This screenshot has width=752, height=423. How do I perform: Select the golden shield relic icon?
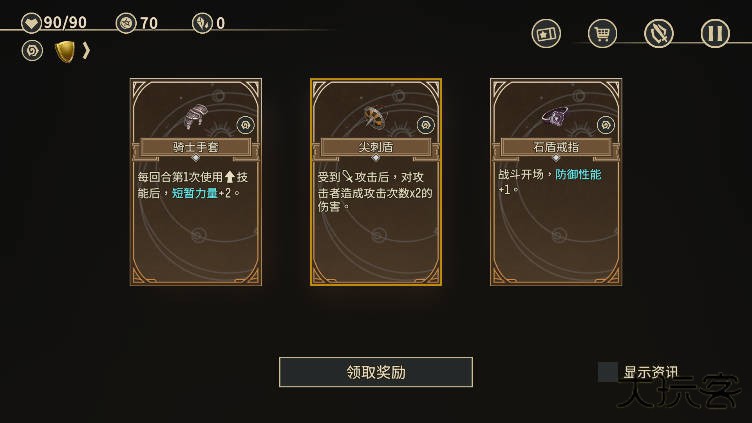65,51
